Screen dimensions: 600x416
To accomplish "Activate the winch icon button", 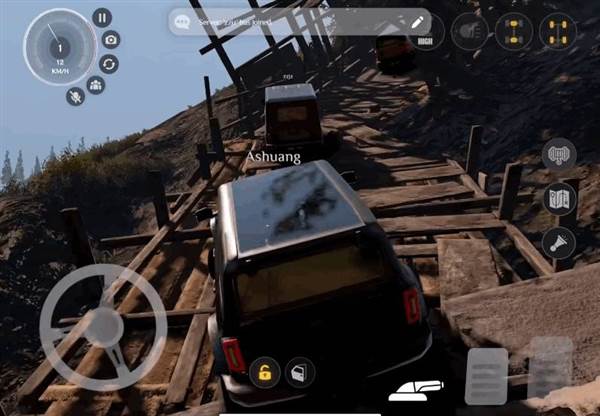I will pos(559,155).
